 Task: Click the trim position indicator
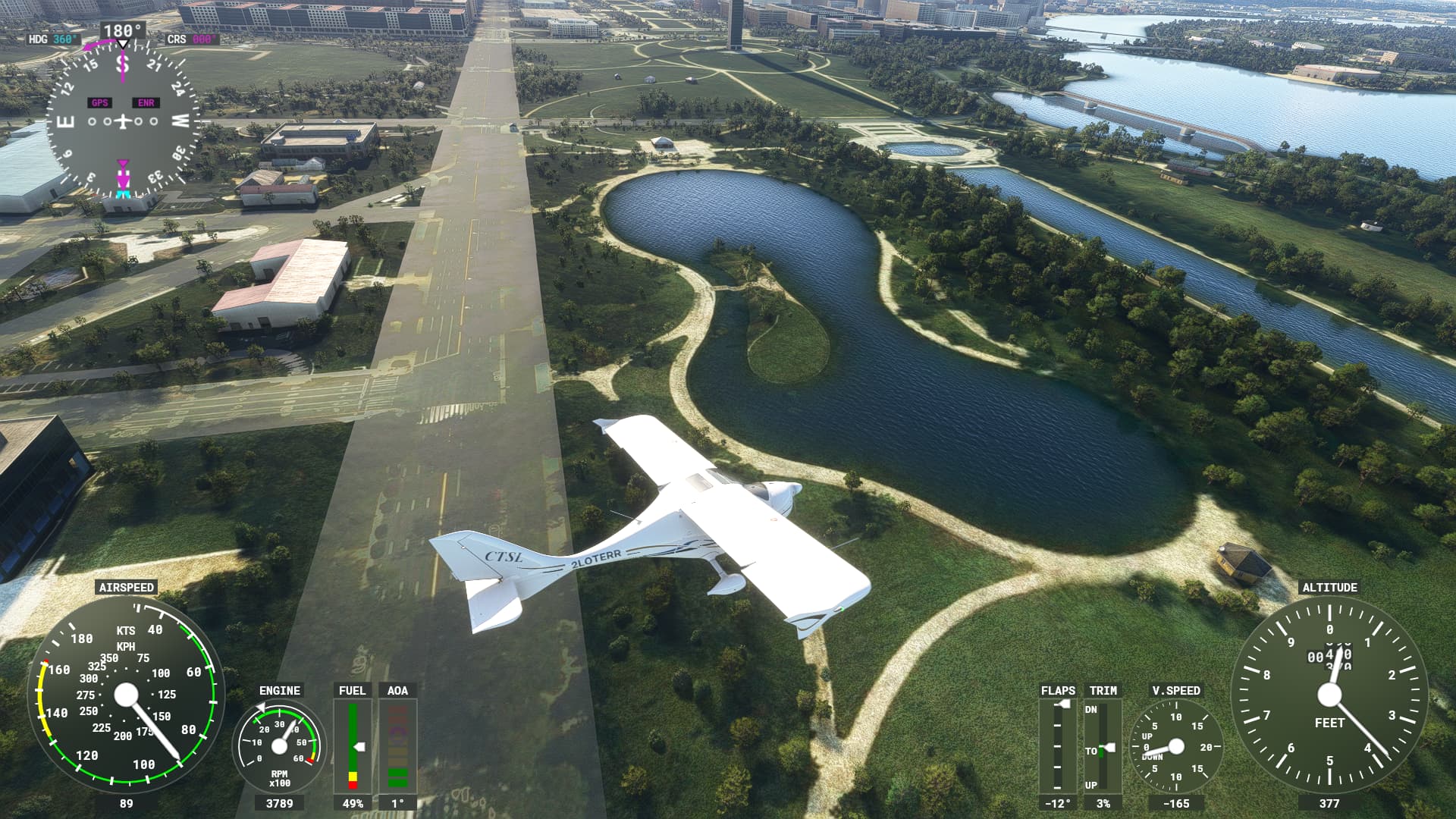pyautogui.click(x=1103, y=746)
